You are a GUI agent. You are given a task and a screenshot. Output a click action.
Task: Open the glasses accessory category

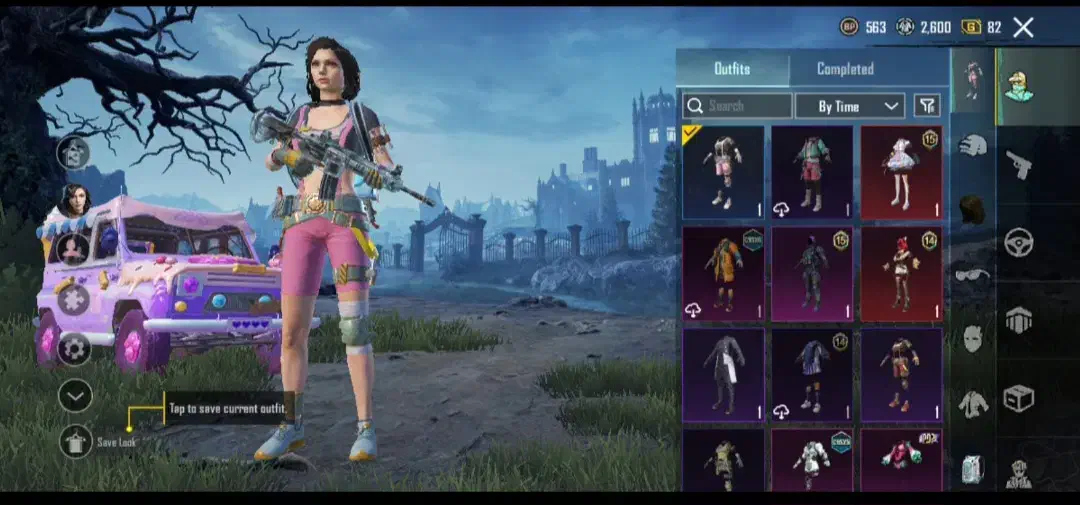coord(972,275)
